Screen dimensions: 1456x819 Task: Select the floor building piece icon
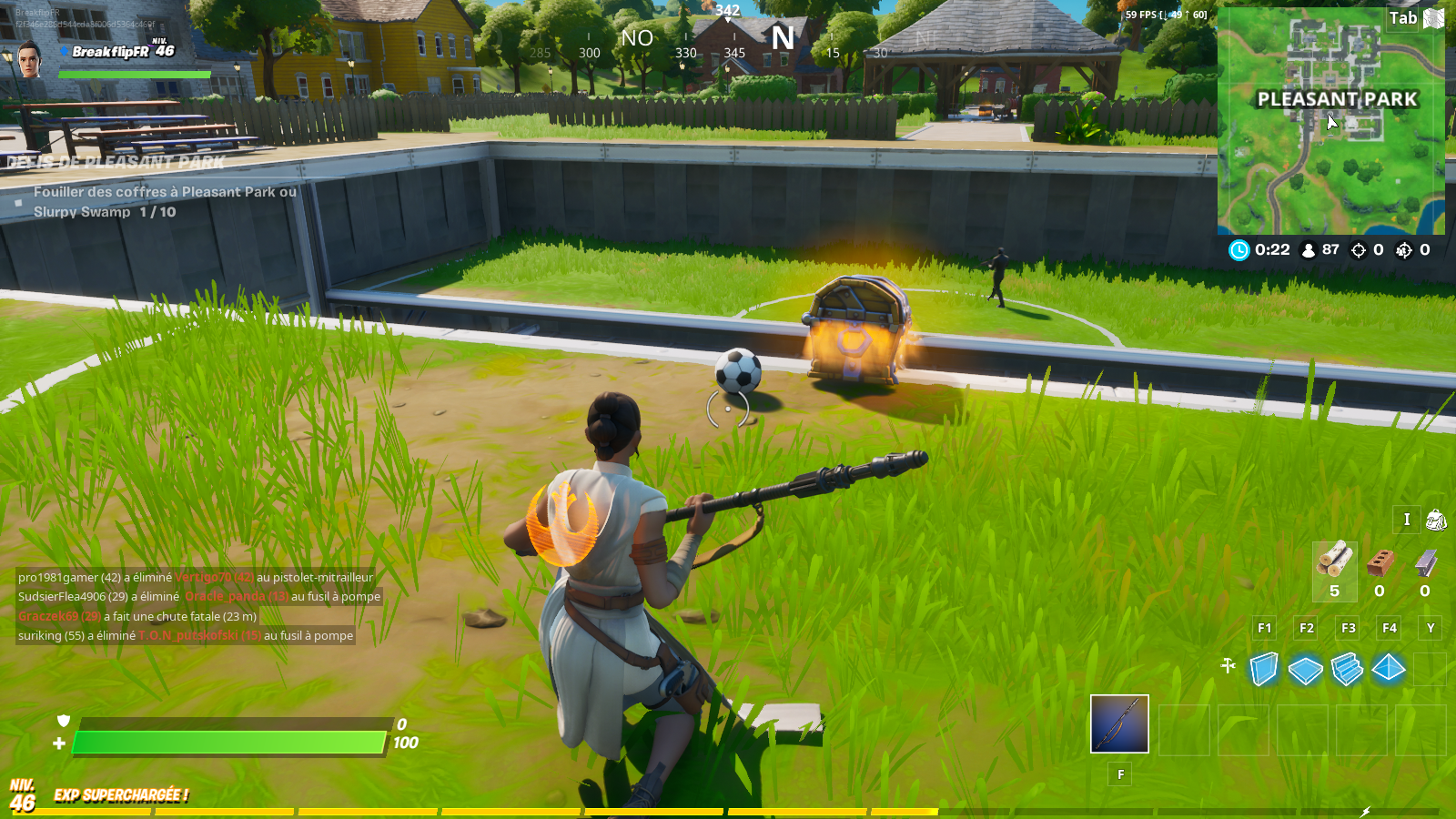coord(1305,671)
